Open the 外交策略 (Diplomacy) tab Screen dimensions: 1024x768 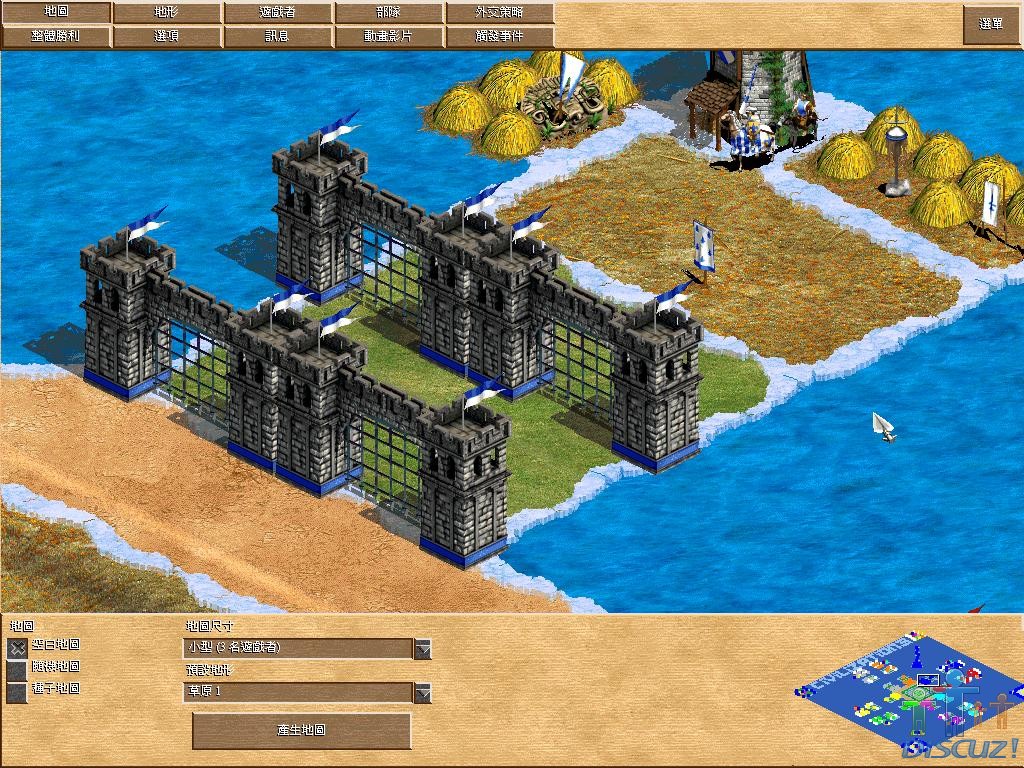point(499,12)
